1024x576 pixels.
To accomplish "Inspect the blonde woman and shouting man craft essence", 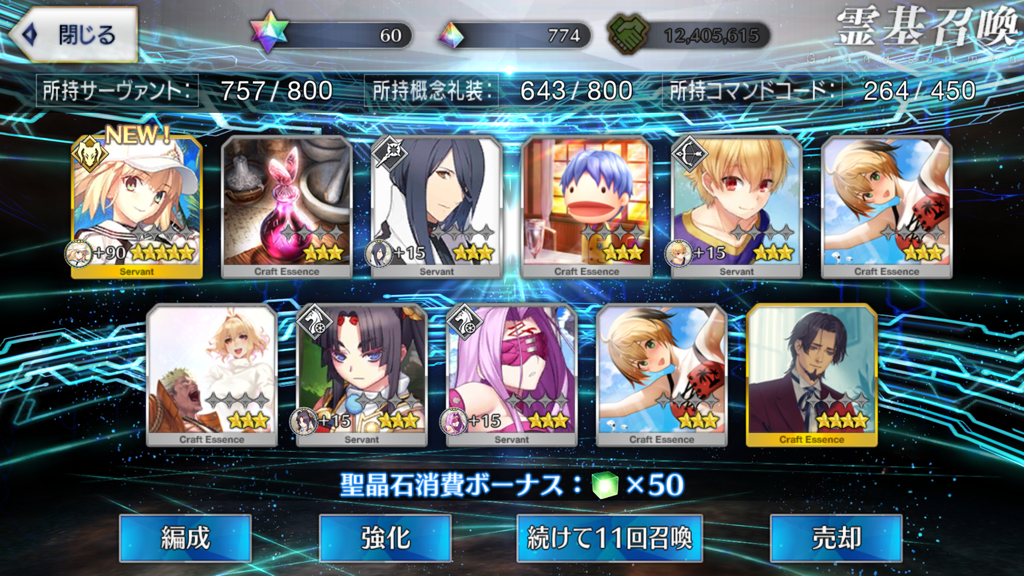I will pos(211,375).
